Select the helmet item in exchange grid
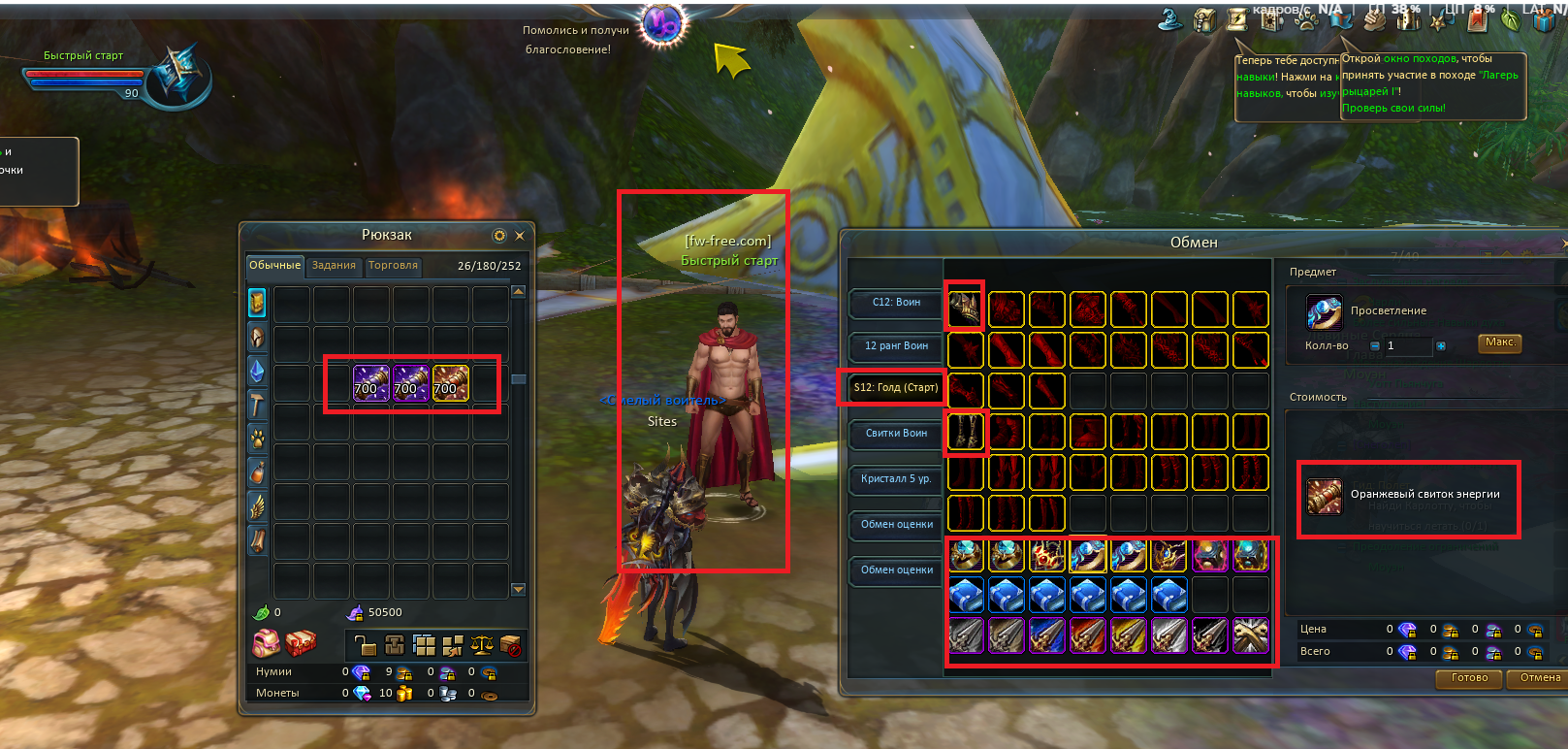Screen dimensions: 1568x749 [966, 309]
